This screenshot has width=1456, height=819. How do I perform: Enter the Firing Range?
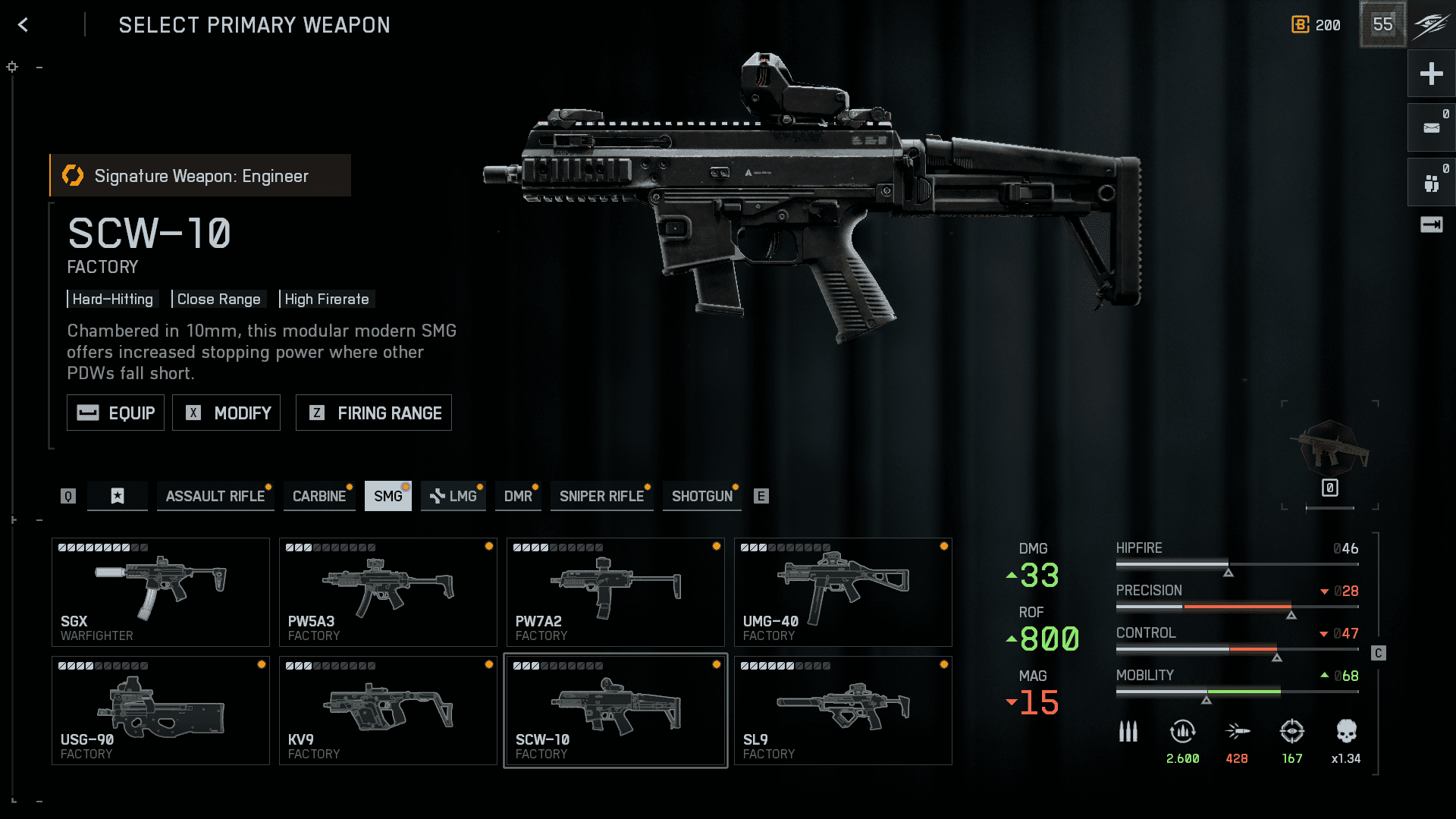pyautogui.click(x=373, y=413)
